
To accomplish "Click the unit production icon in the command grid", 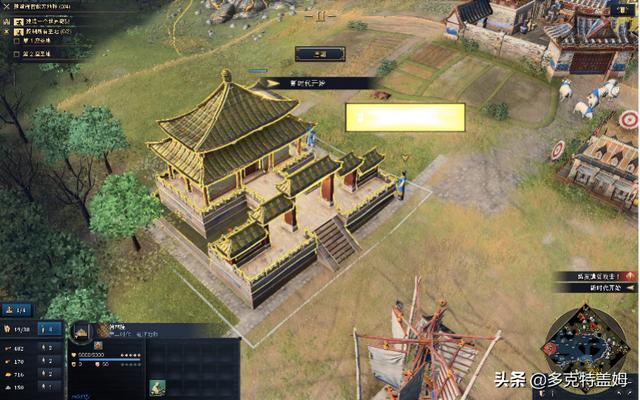I will pyautogui.click(x=157, y=386).
